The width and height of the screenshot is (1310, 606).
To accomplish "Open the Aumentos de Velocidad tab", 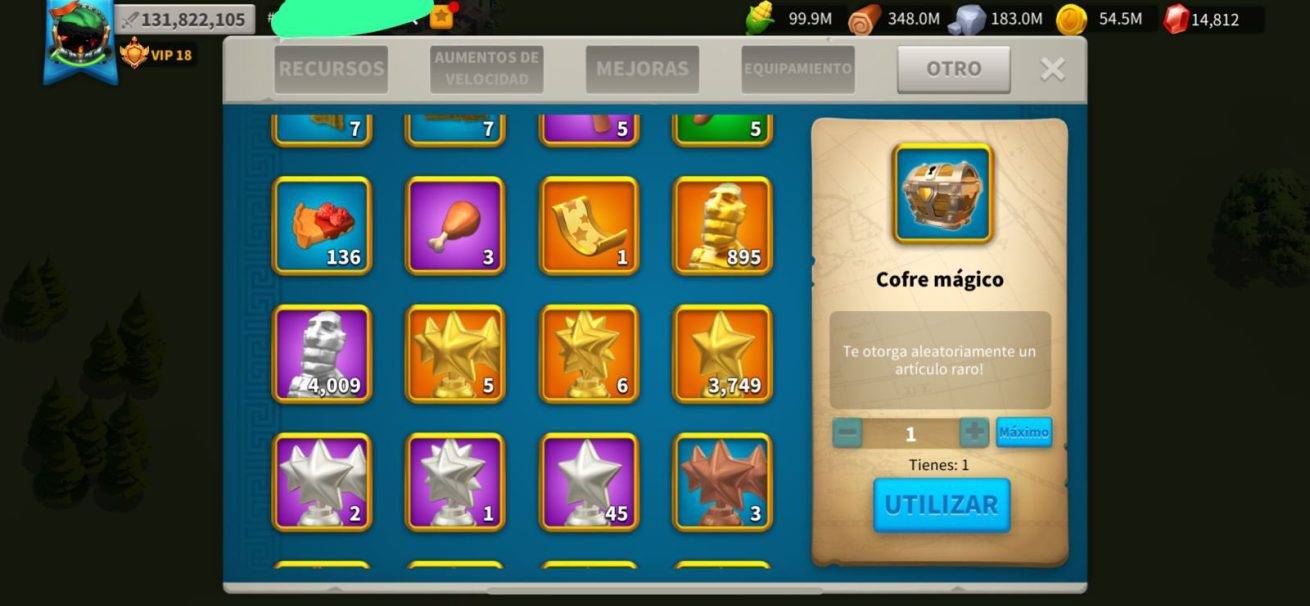I will click(x=487, y=69).
